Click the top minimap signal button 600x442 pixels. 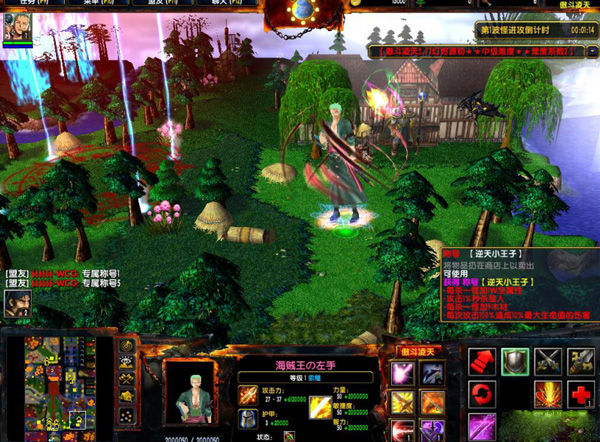128,347
